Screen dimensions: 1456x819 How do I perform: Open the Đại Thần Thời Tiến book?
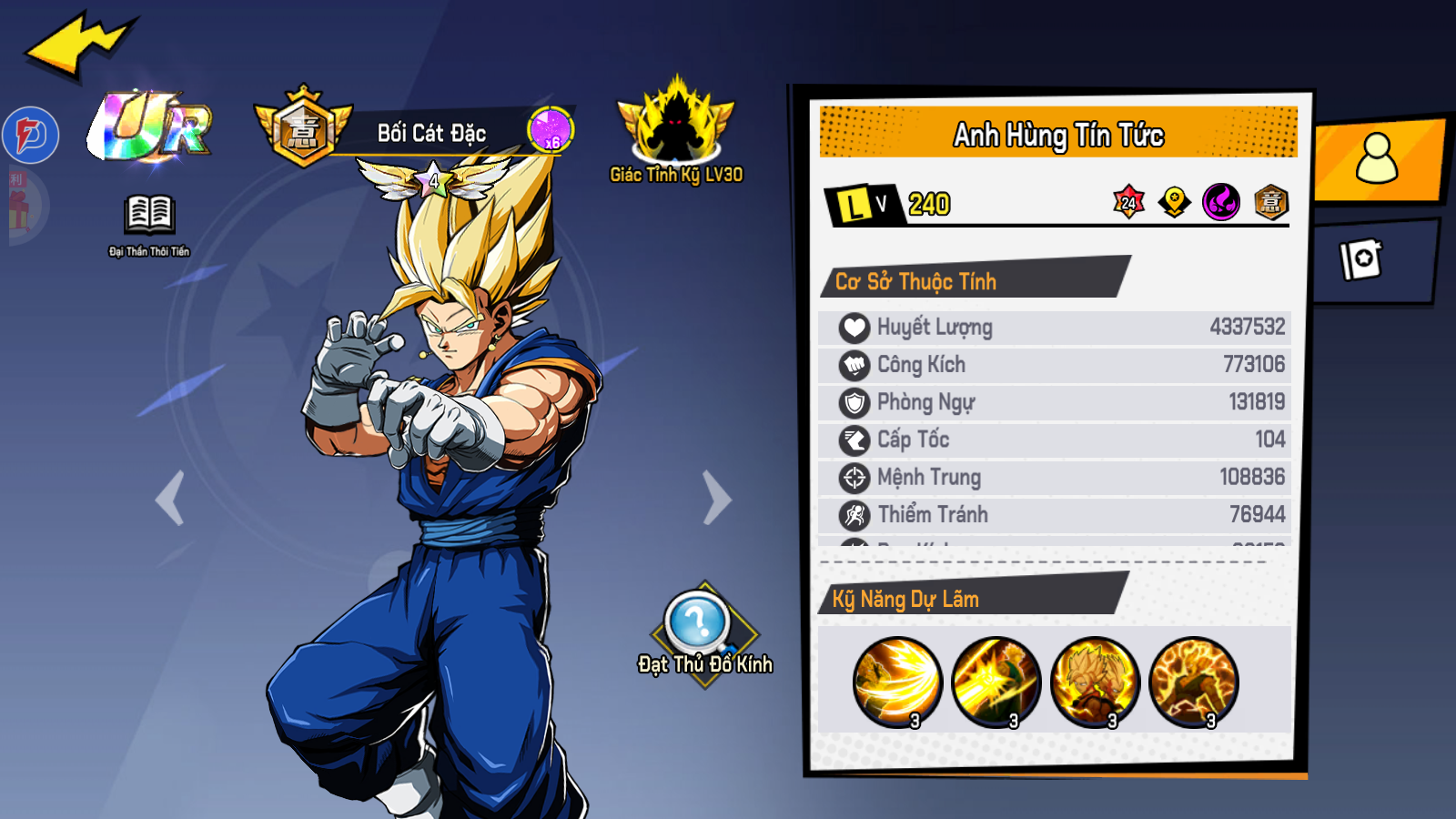click(x=149, y=218)
